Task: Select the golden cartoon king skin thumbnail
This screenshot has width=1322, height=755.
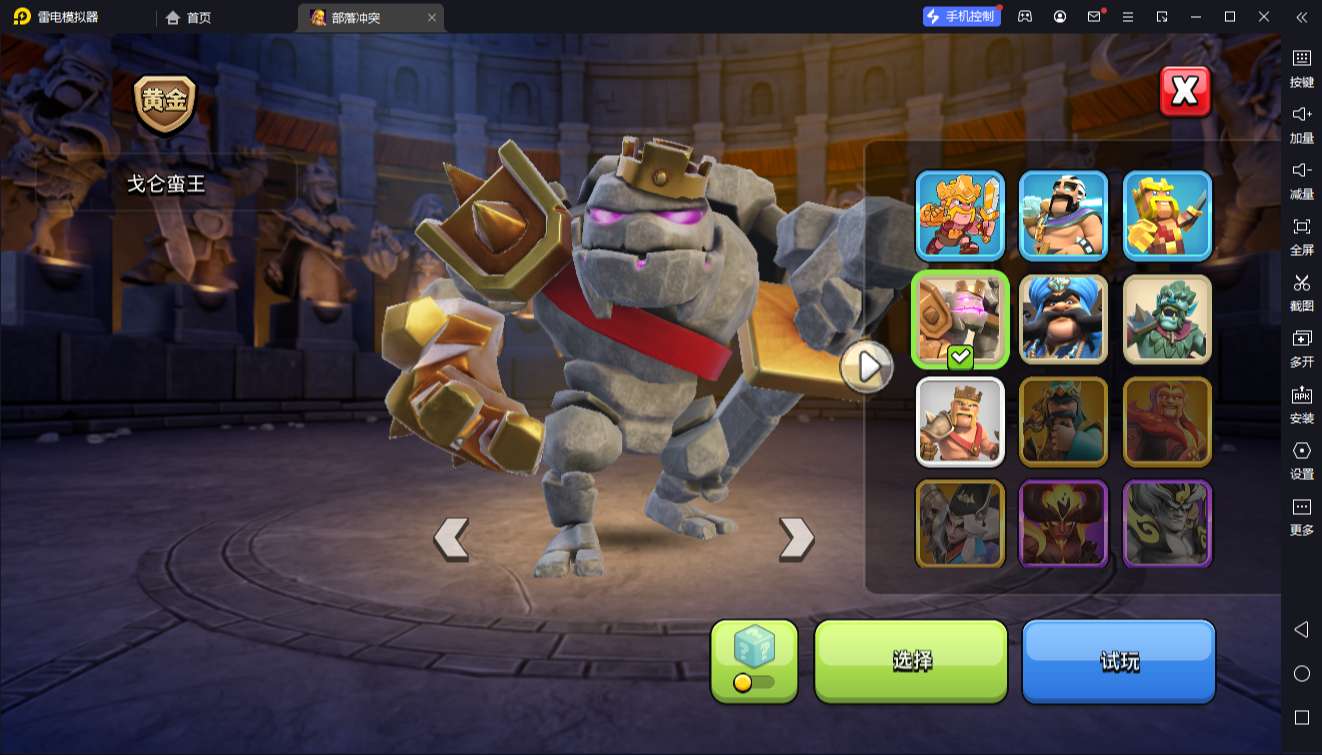Action: [960, 215]
